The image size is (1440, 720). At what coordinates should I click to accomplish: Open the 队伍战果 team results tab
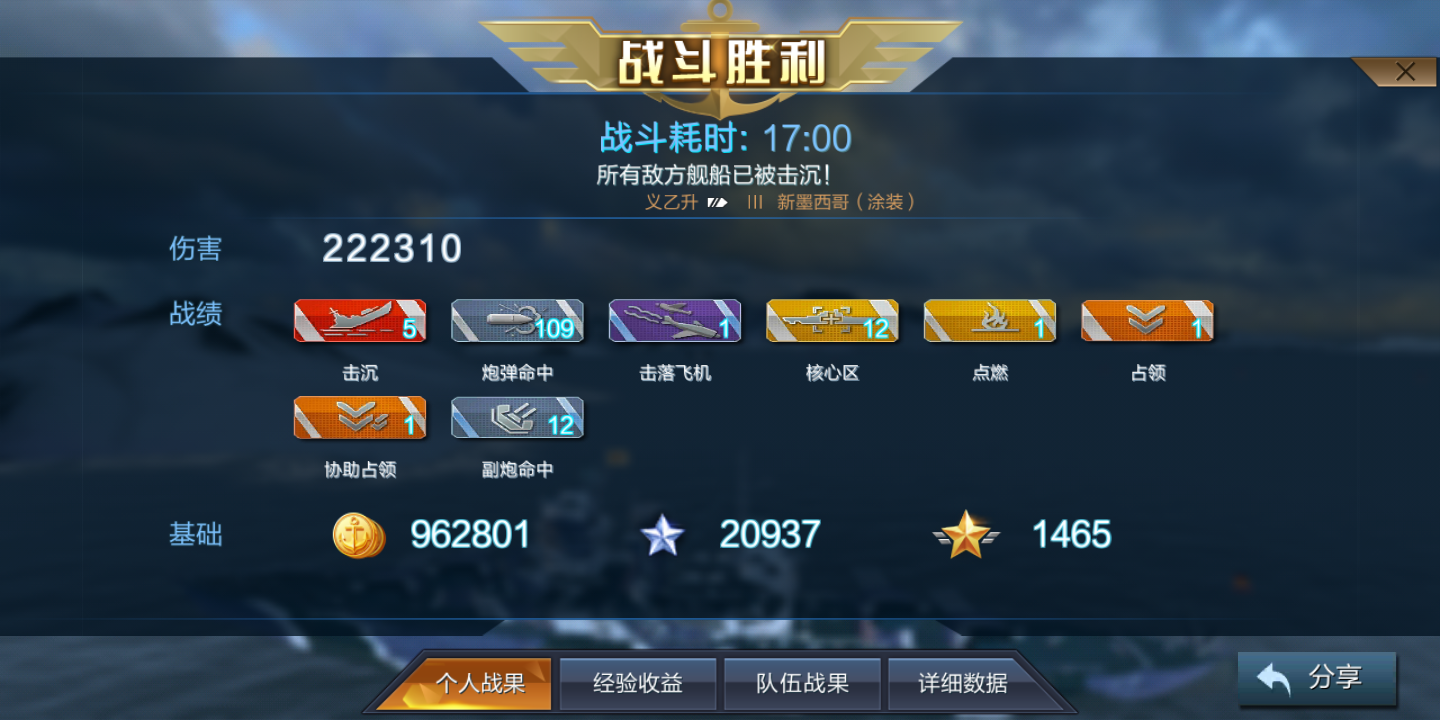point(802,683)
